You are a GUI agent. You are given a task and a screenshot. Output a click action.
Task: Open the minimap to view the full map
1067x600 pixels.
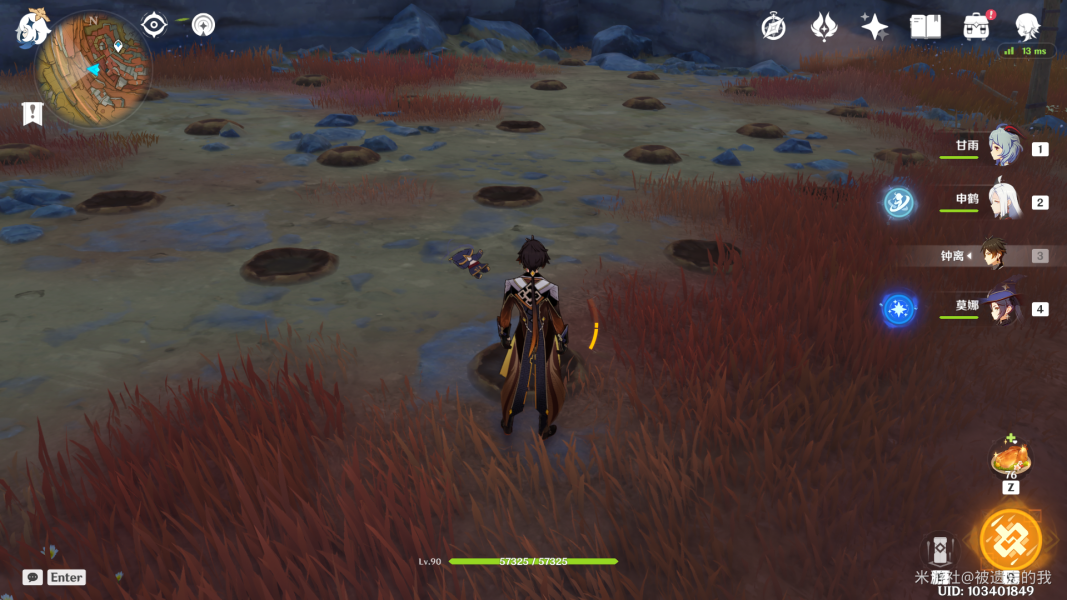[x=92, y=68]
